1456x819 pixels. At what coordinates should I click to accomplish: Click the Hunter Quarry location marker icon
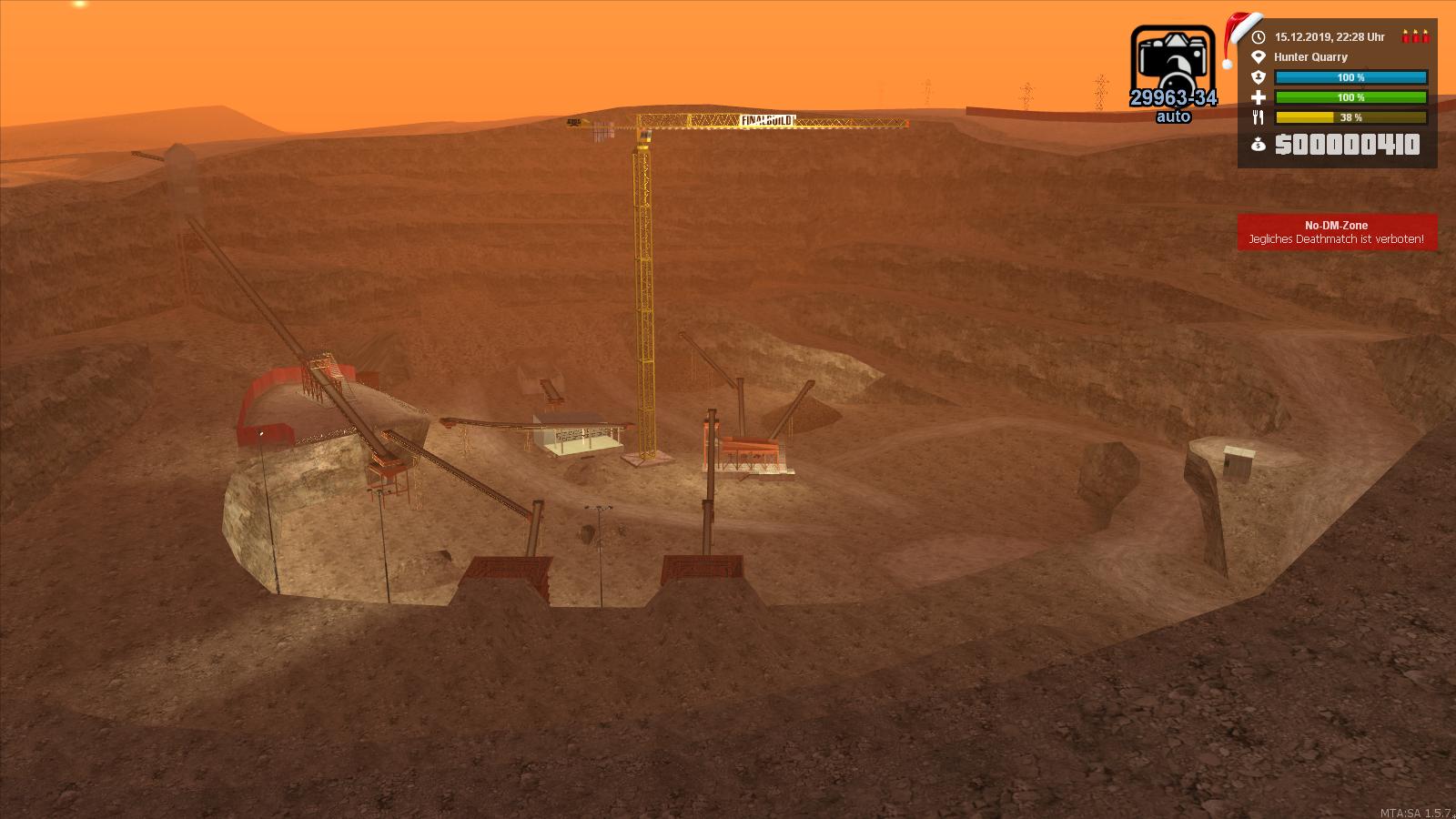coord(1259,56)
